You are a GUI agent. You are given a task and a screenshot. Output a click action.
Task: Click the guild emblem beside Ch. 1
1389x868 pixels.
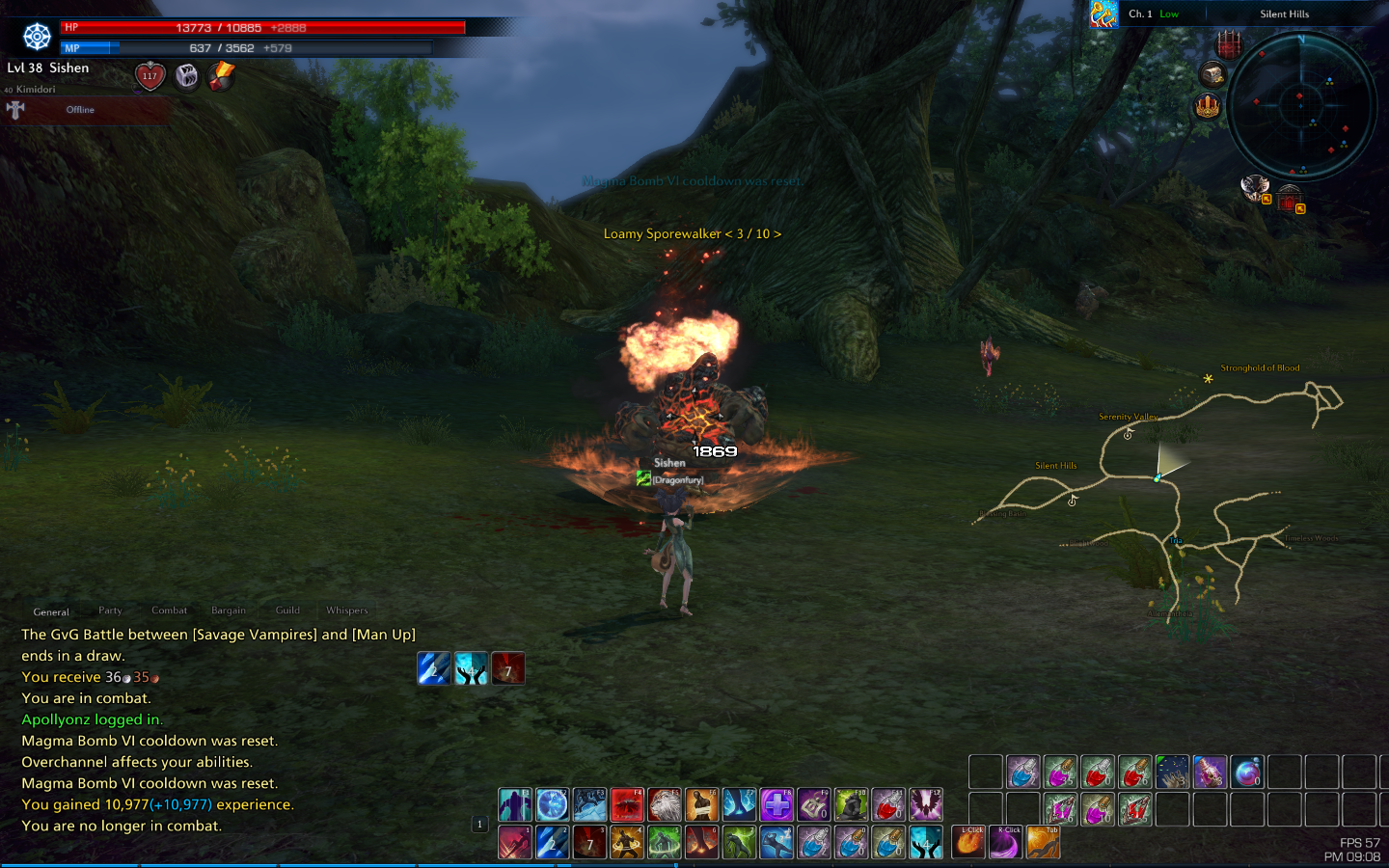(1103, 14)
